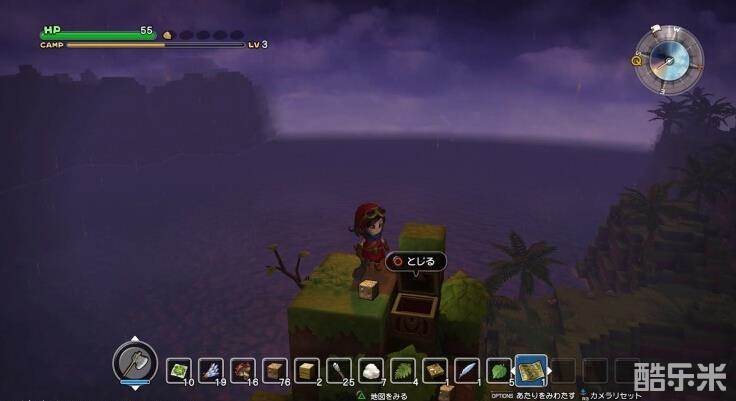This screenshot has width=736, height=401.
Task: Select the green grass block slot
Action: [x=179, y=370]
